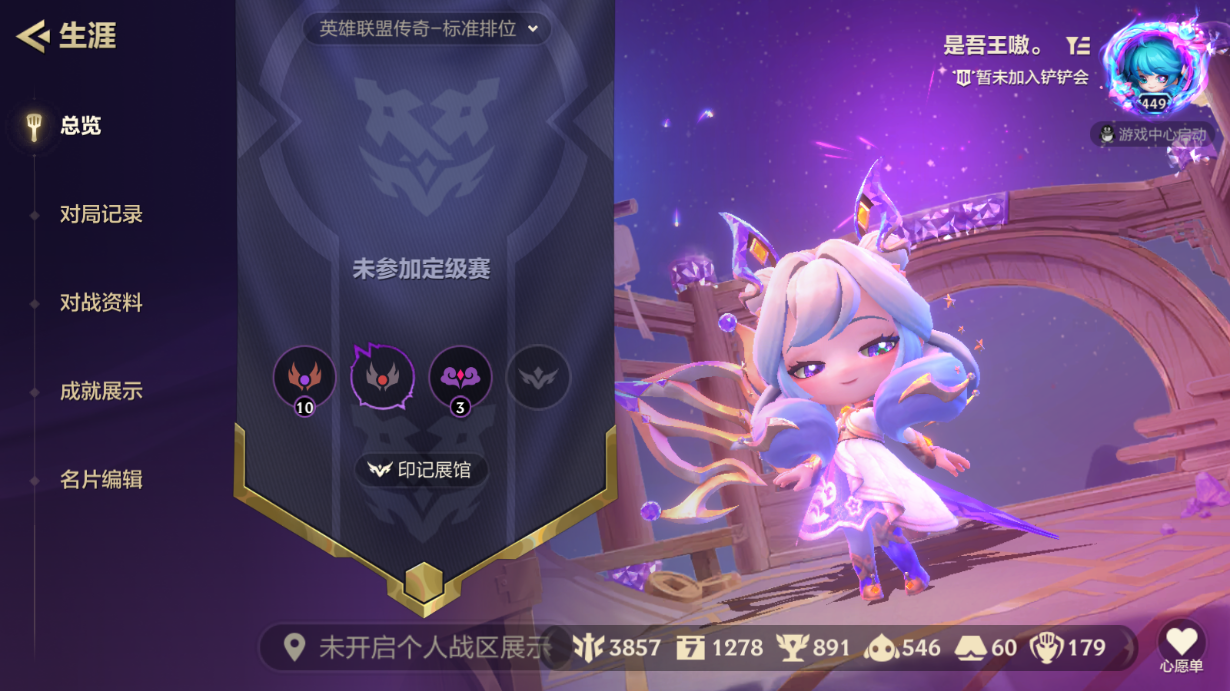Open the 印记展馆 button
Screen dimensions: 1230x691
[x=421, y=469]
